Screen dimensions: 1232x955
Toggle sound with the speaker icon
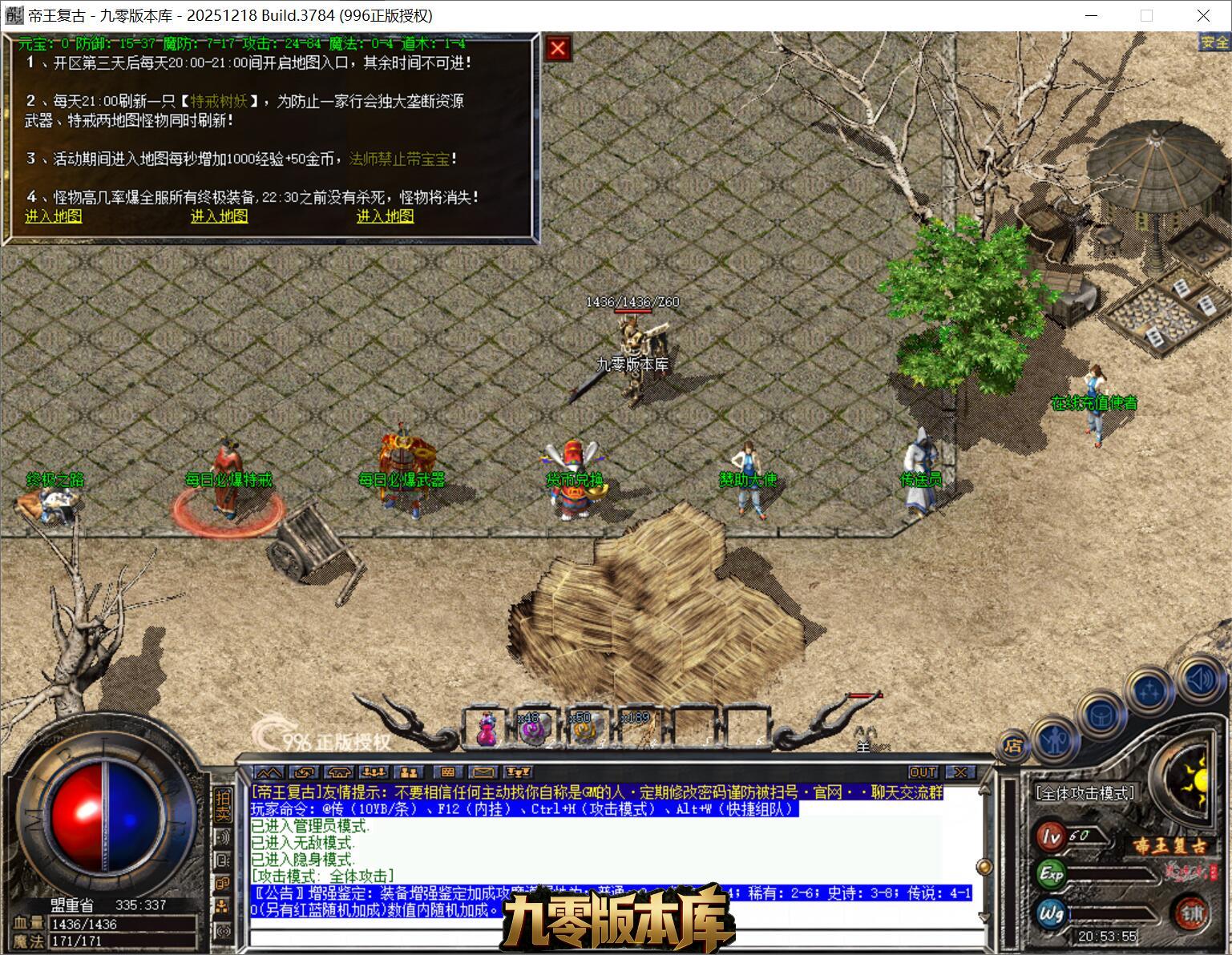pyautogui.click(x=1198, y=679)
